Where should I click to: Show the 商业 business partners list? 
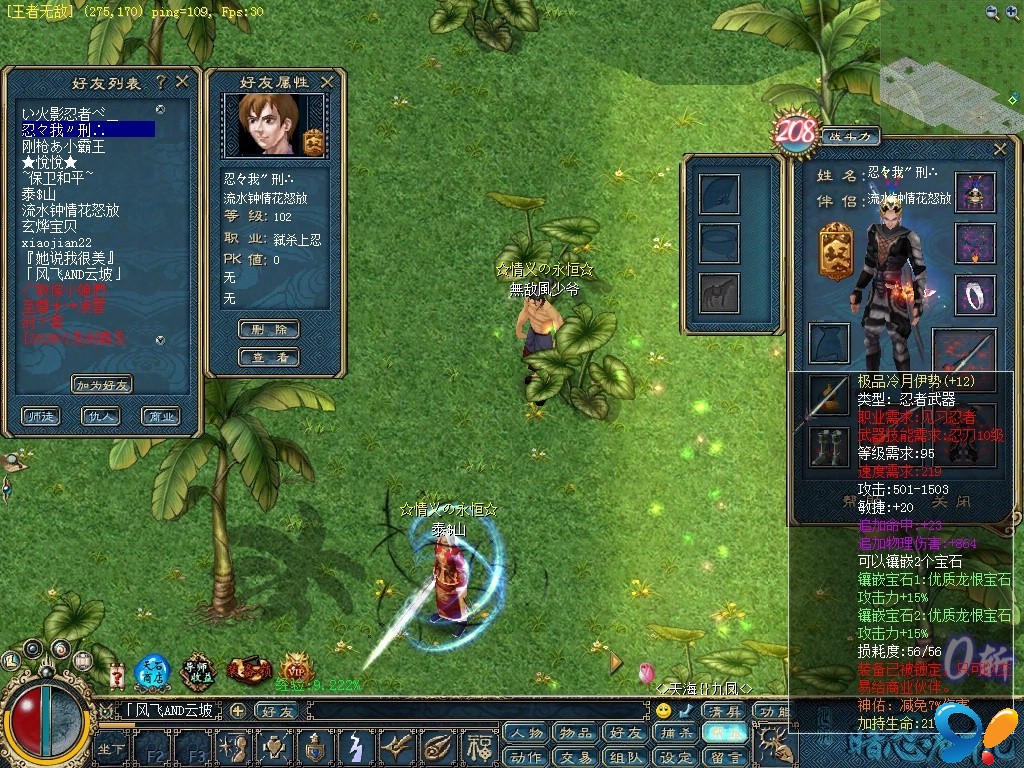160,416
